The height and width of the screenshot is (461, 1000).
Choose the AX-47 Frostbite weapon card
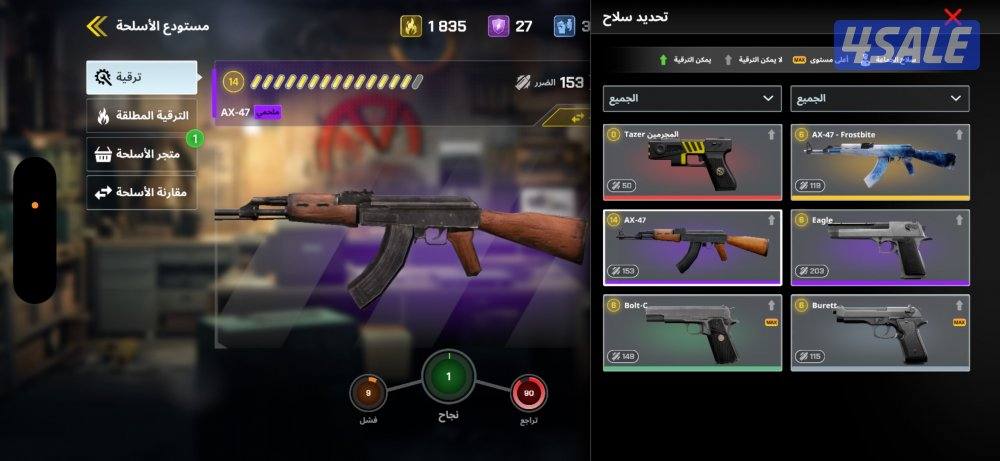[x=879, y=162]
